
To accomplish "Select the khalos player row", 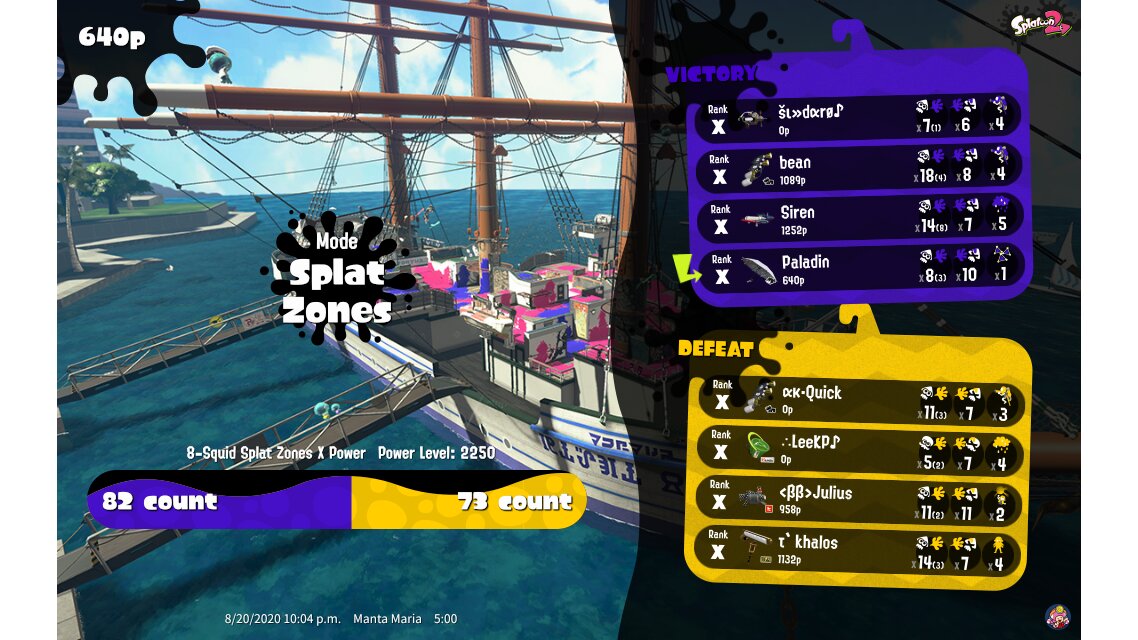I will [x=858, y=551].
